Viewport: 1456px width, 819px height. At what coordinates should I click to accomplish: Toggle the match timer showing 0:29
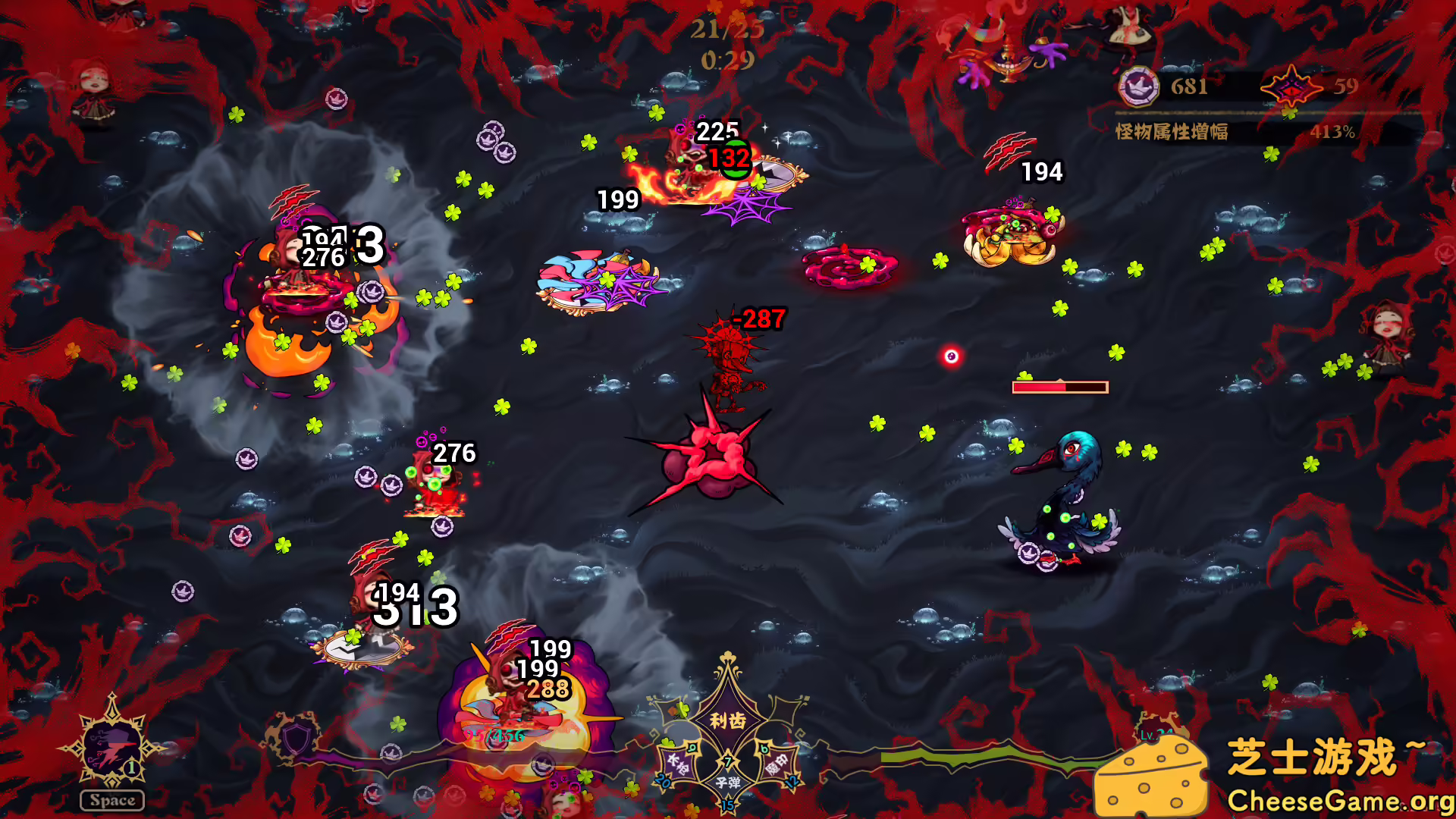(x=726, y=58)
